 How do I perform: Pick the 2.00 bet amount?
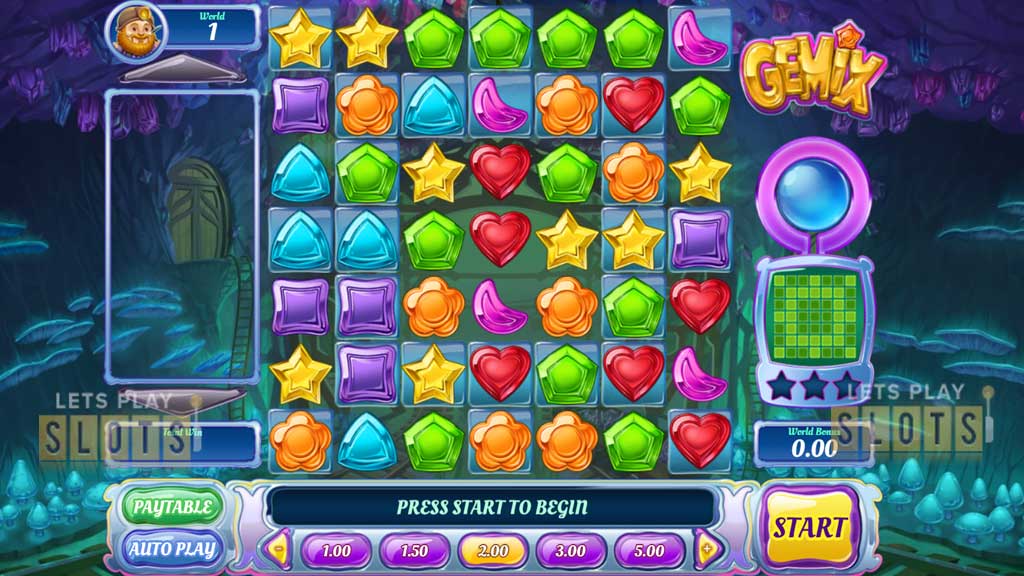[493, 551]
